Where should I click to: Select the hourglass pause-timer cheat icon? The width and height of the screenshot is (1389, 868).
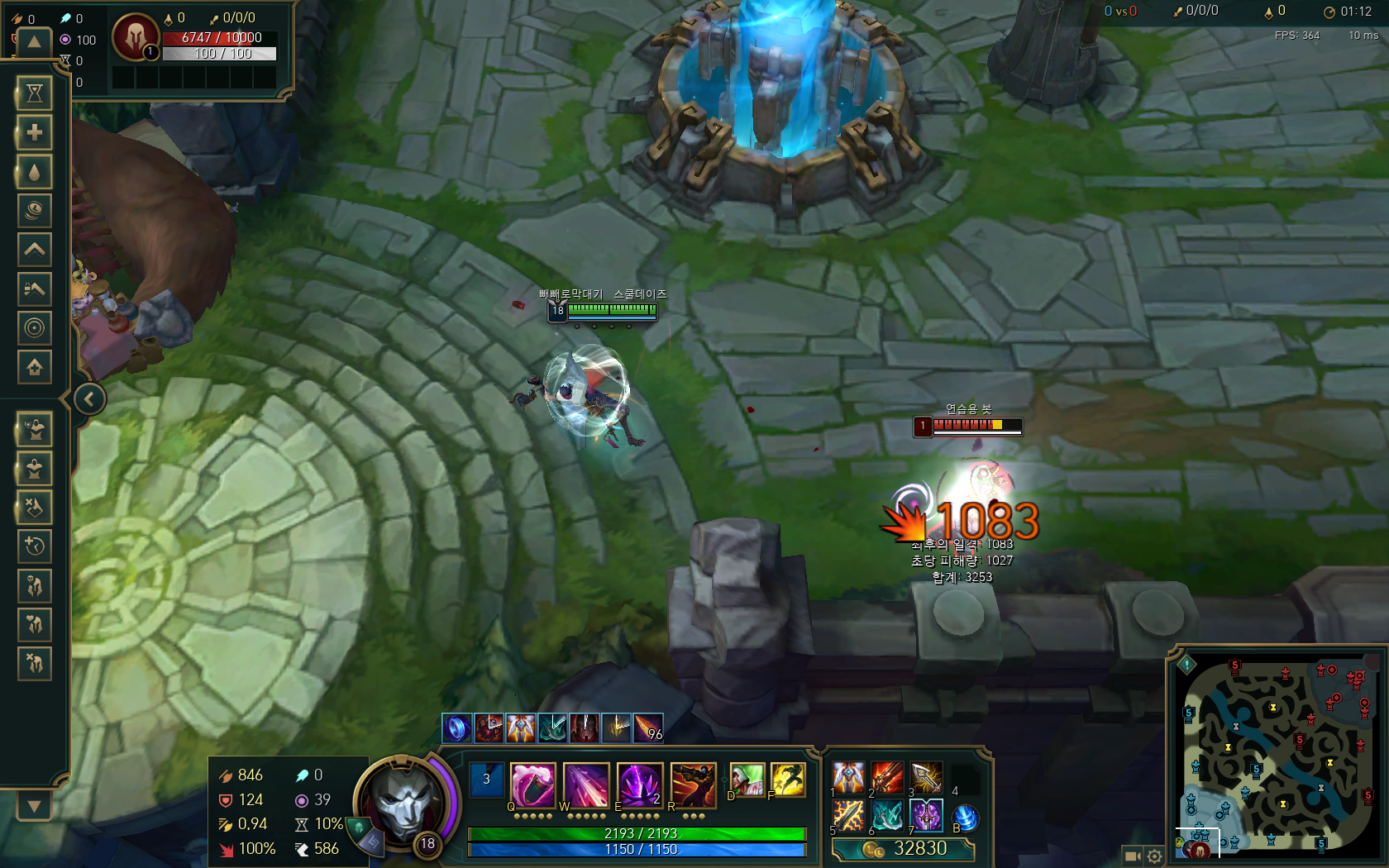pyautogui.click(x=34, y=93)
